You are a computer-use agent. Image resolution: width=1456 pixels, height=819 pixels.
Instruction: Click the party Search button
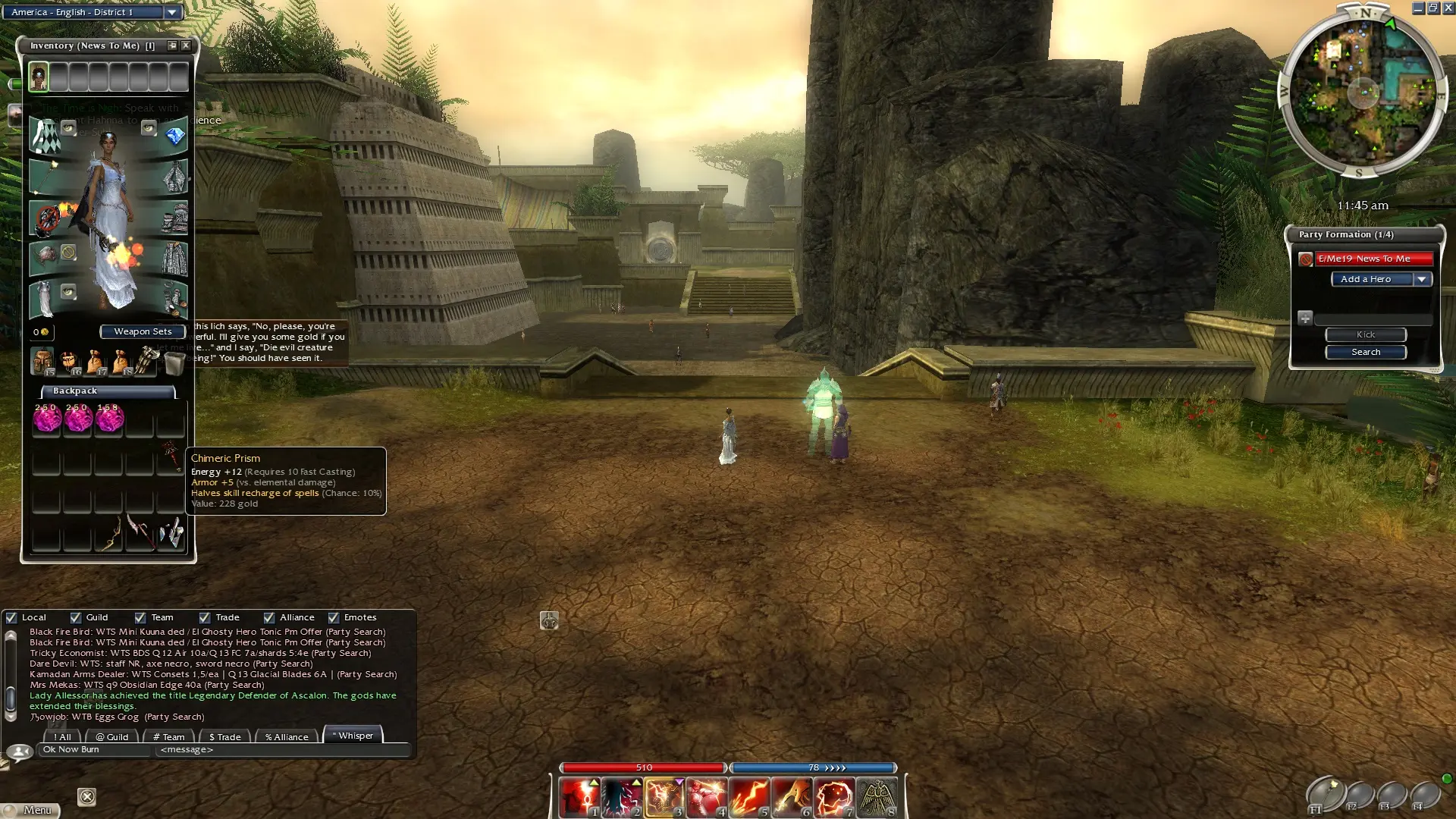click(1365, 352)
